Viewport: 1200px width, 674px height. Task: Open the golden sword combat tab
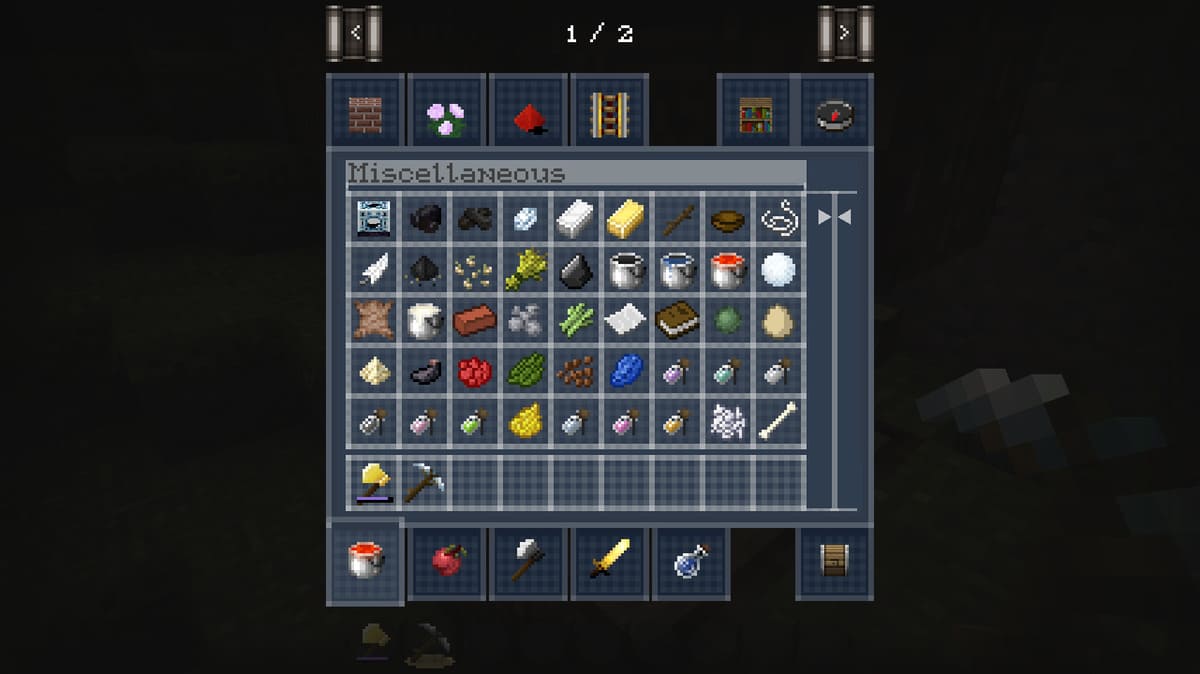(x=609, y=561)
